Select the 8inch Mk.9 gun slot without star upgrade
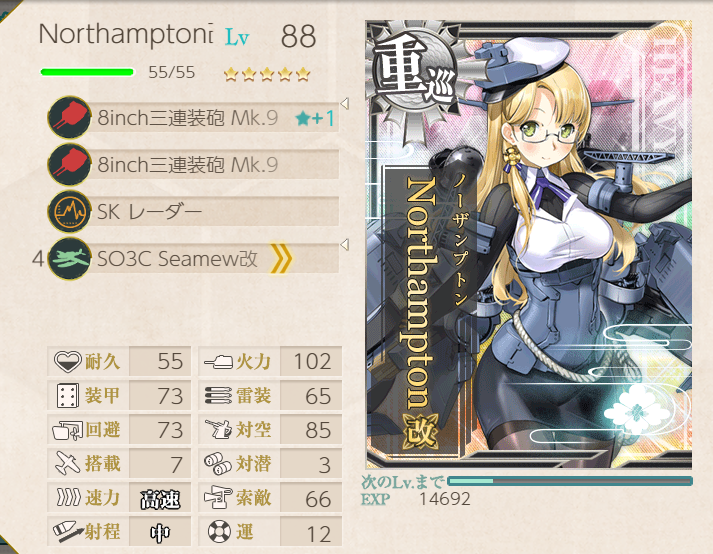713x554 pixels. (195, 165)
